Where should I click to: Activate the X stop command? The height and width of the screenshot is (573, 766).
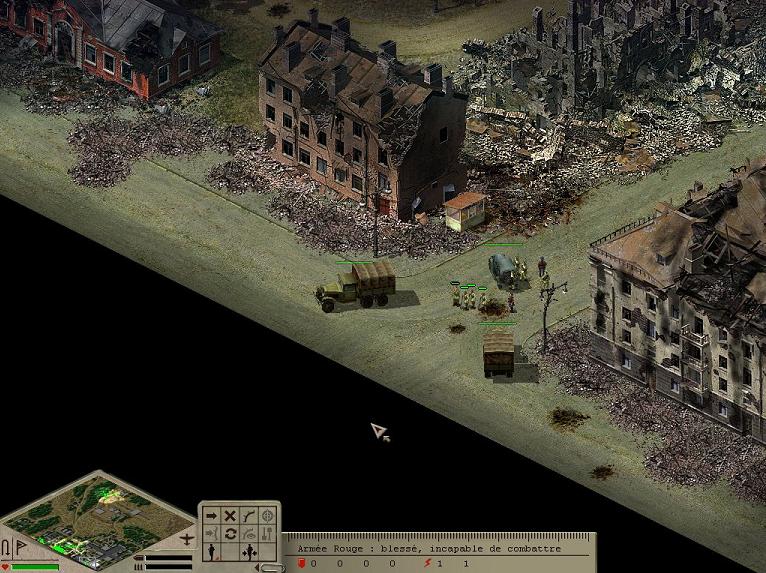(230, 516)
